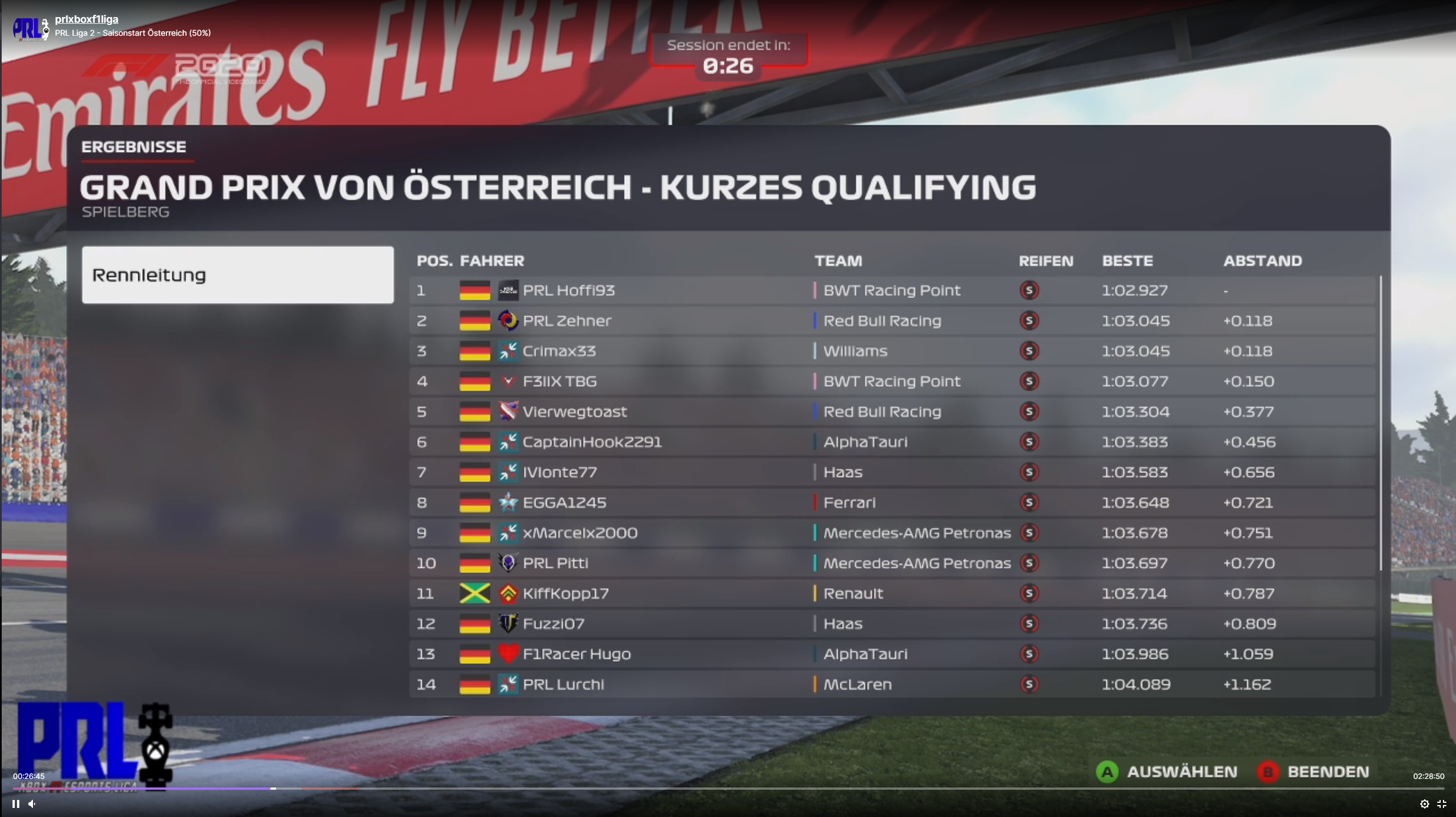Pause the video stream
The height and width of the screenshot is (817, 1456).
coord(16,804)
